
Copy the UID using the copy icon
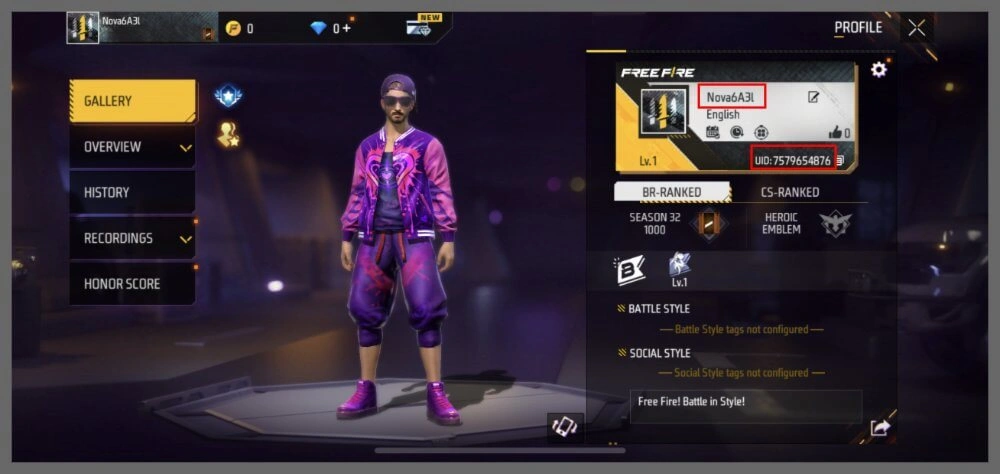pyautogui.click(x=840, y=161)
